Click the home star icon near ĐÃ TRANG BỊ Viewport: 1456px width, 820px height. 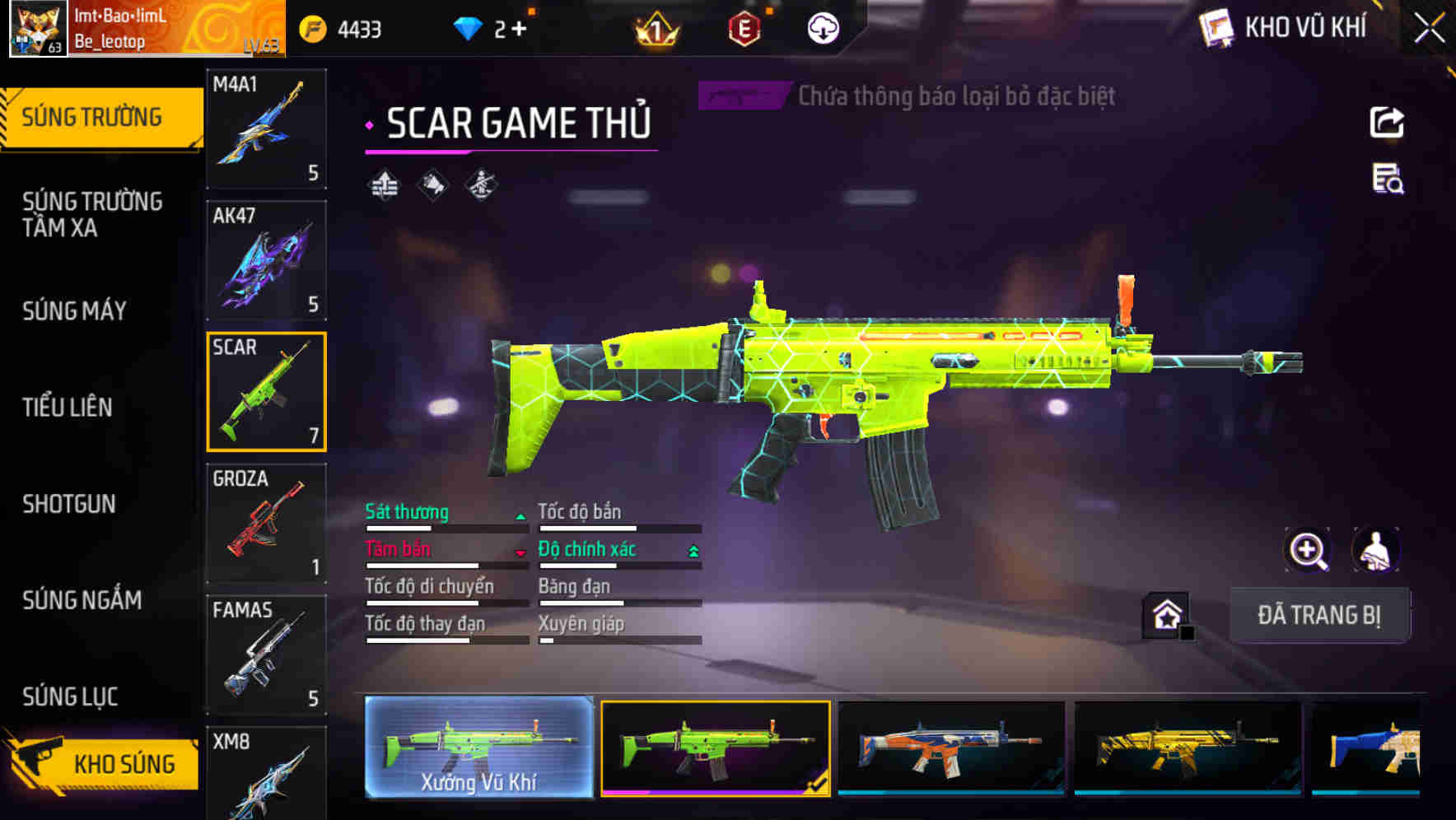pos(1168,614)
